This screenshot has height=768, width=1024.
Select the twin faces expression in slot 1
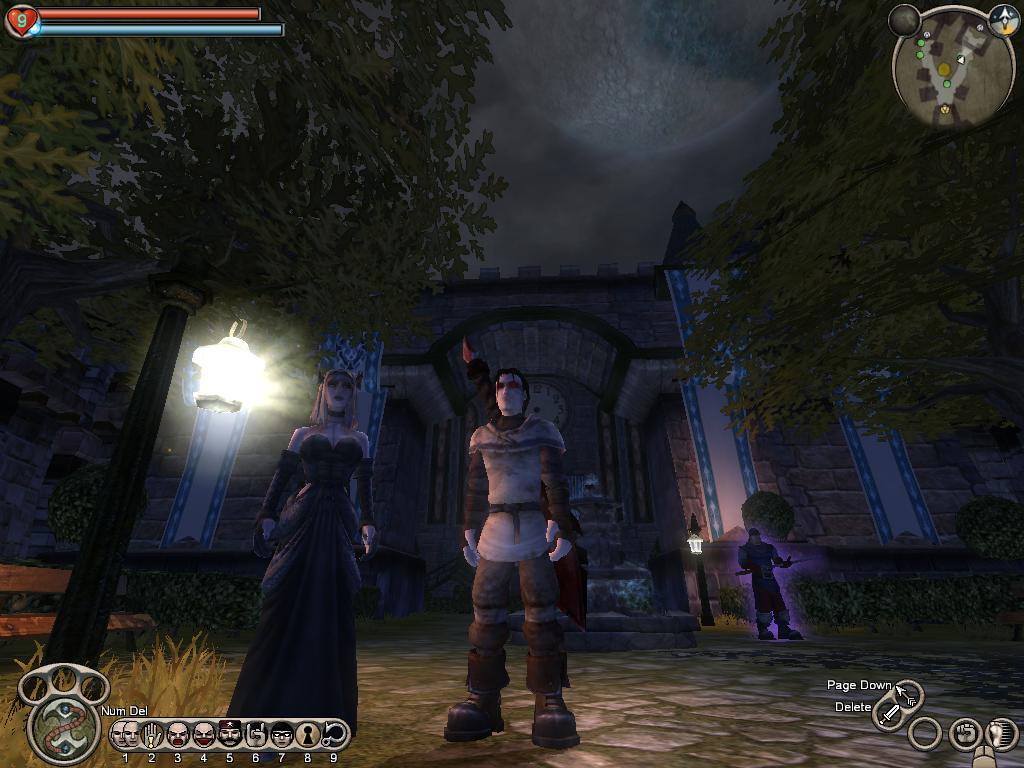(x=126, y=735)
